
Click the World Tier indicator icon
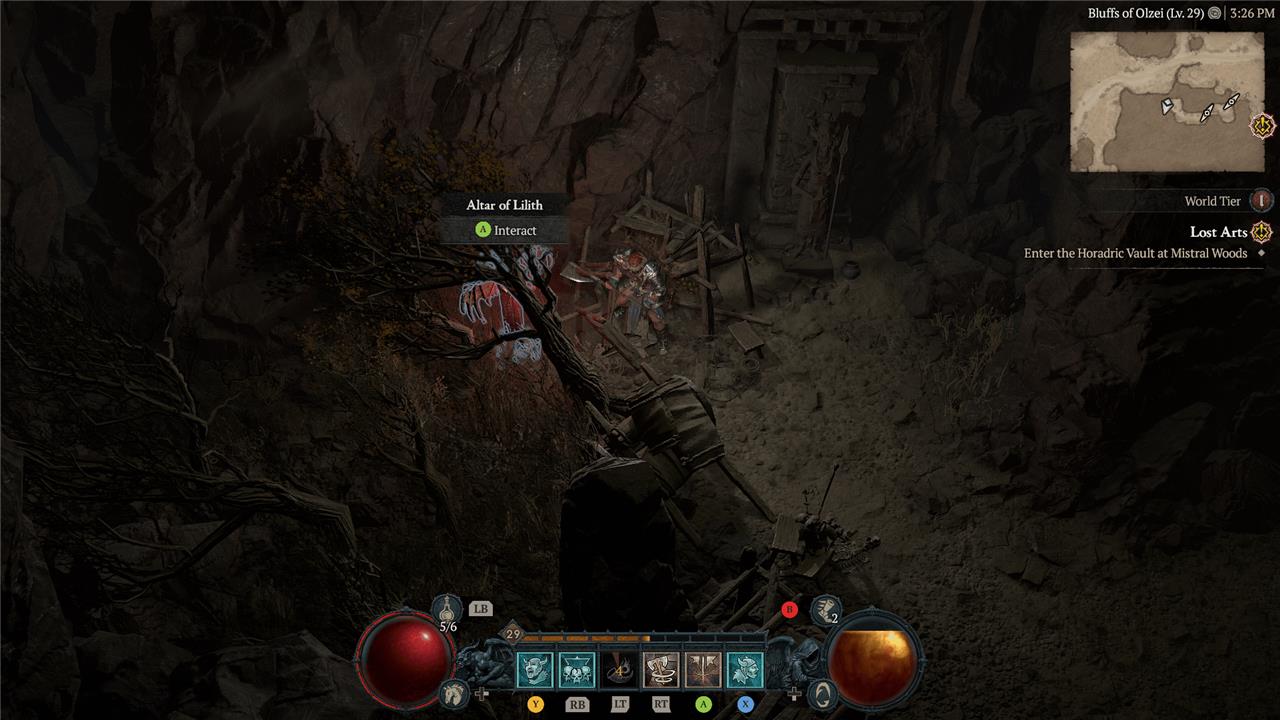tap(1262, 201)
